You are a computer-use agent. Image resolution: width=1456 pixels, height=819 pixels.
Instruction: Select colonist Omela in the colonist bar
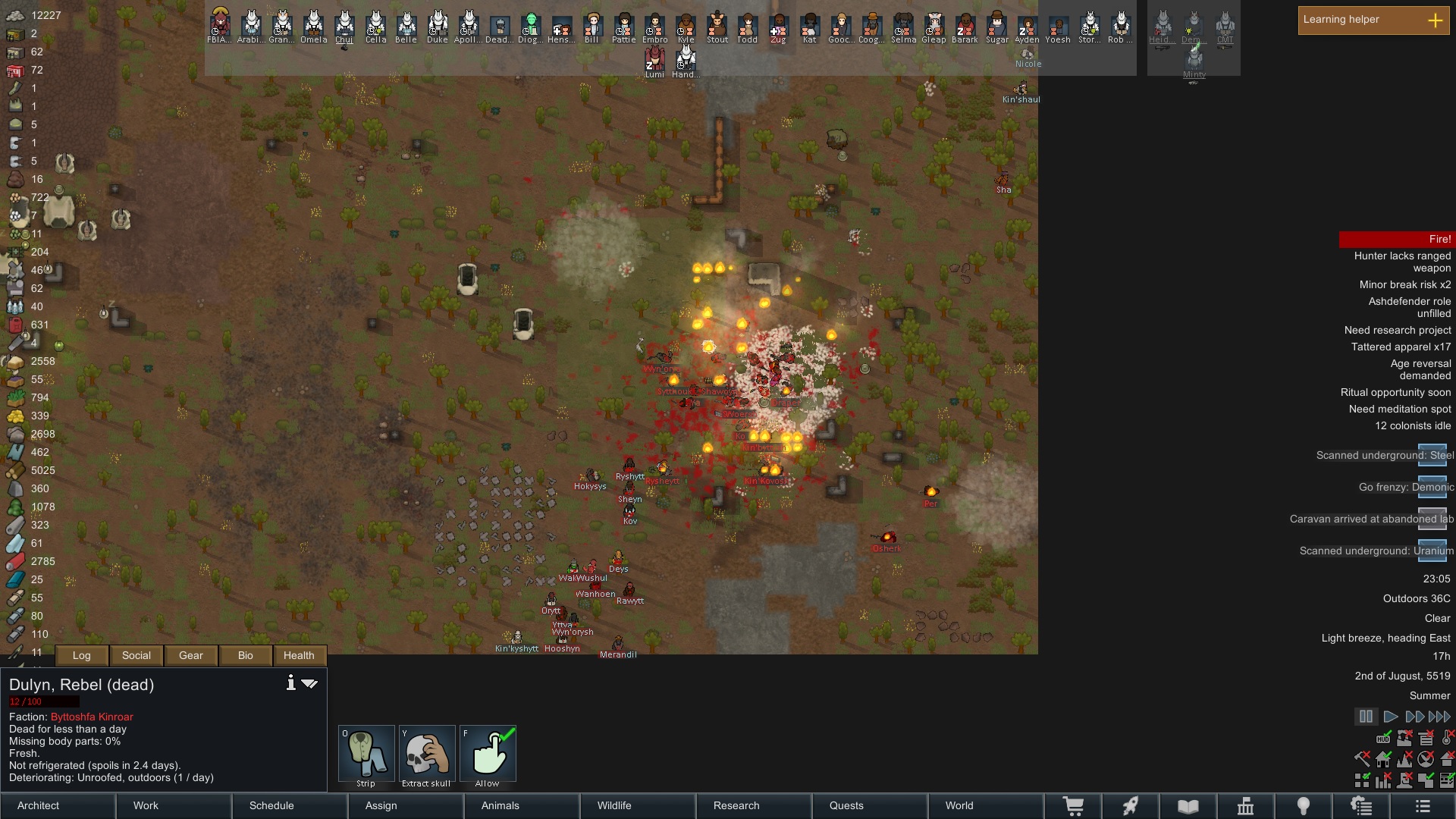(313, 27)
